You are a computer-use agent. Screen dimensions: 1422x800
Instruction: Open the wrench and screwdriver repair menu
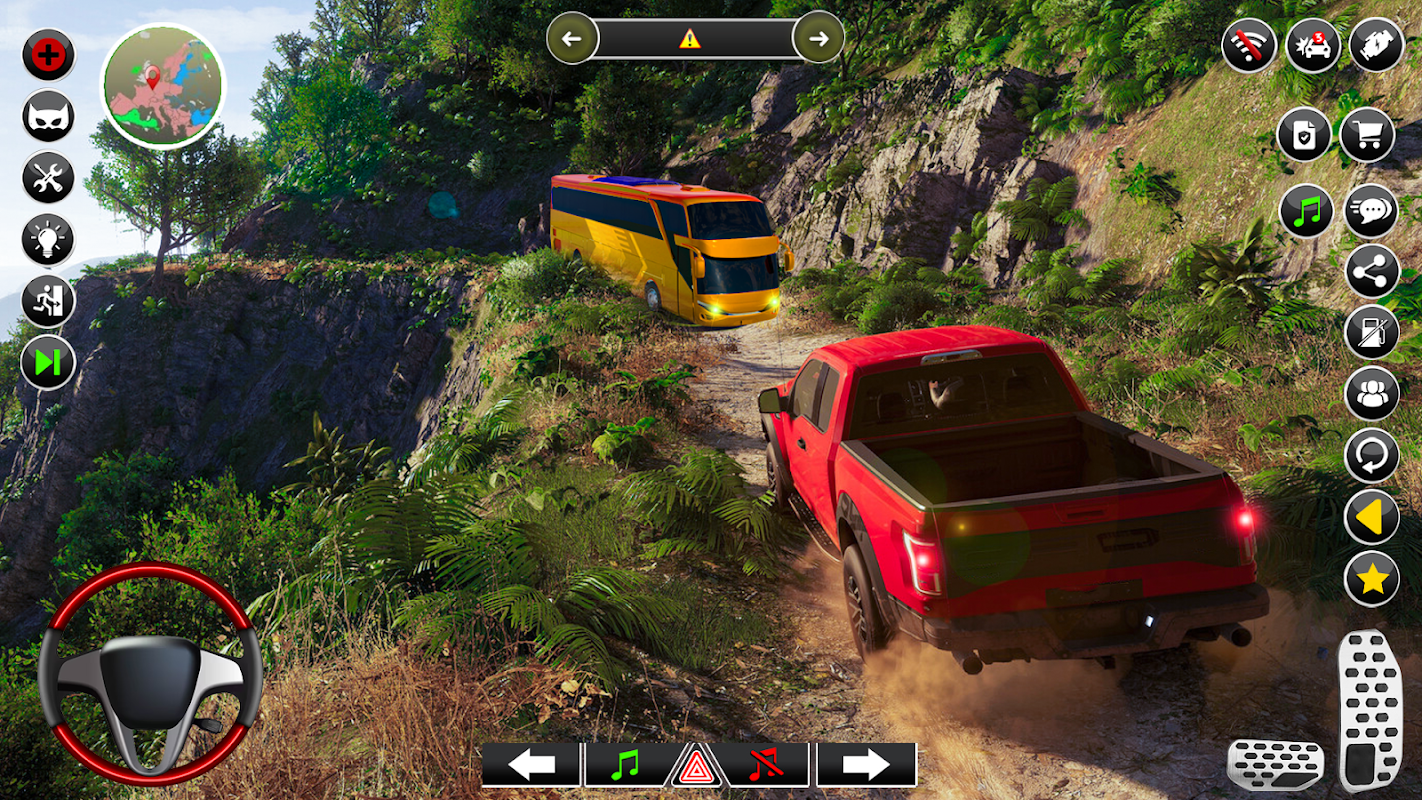click(x=48, y=178)
